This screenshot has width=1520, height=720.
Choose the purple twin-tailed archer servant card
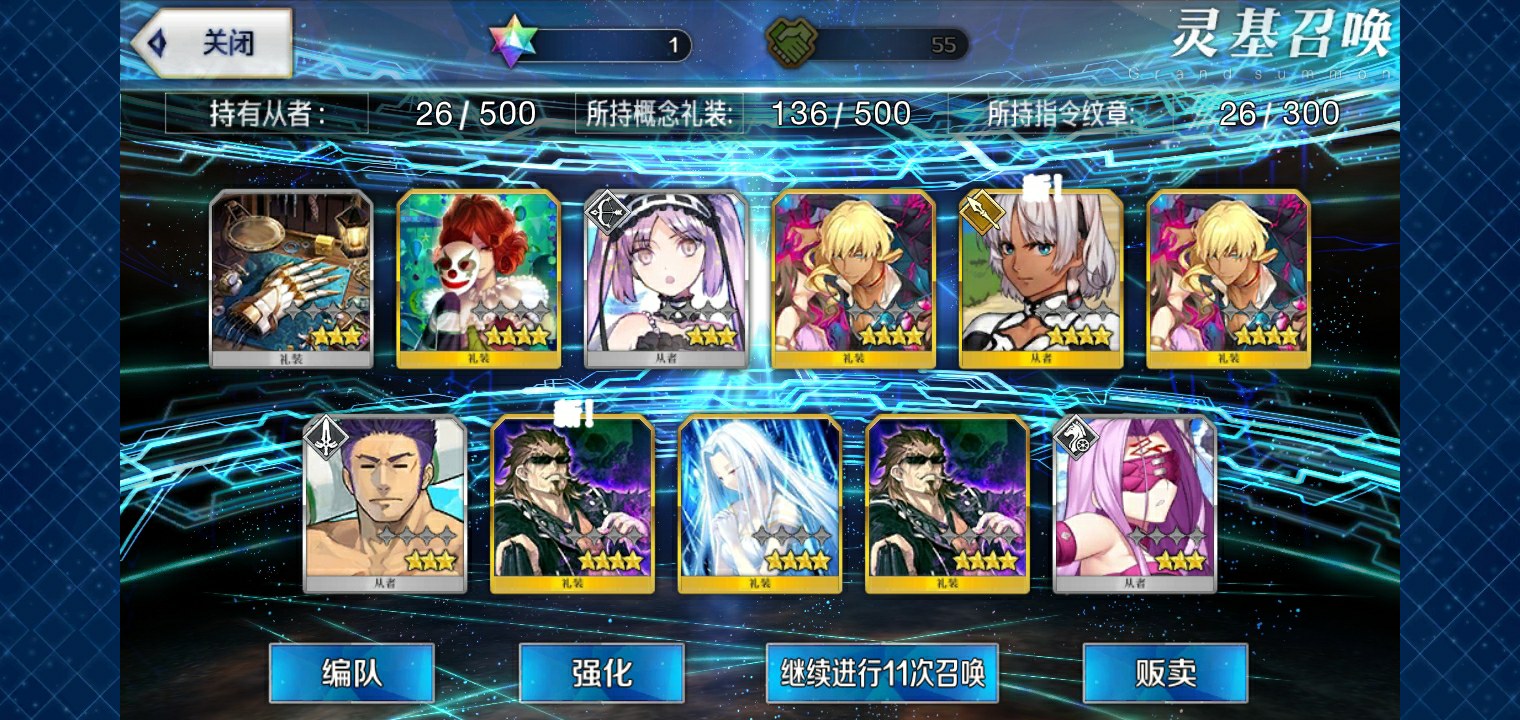pyautogui.click(x=666, y=278)
